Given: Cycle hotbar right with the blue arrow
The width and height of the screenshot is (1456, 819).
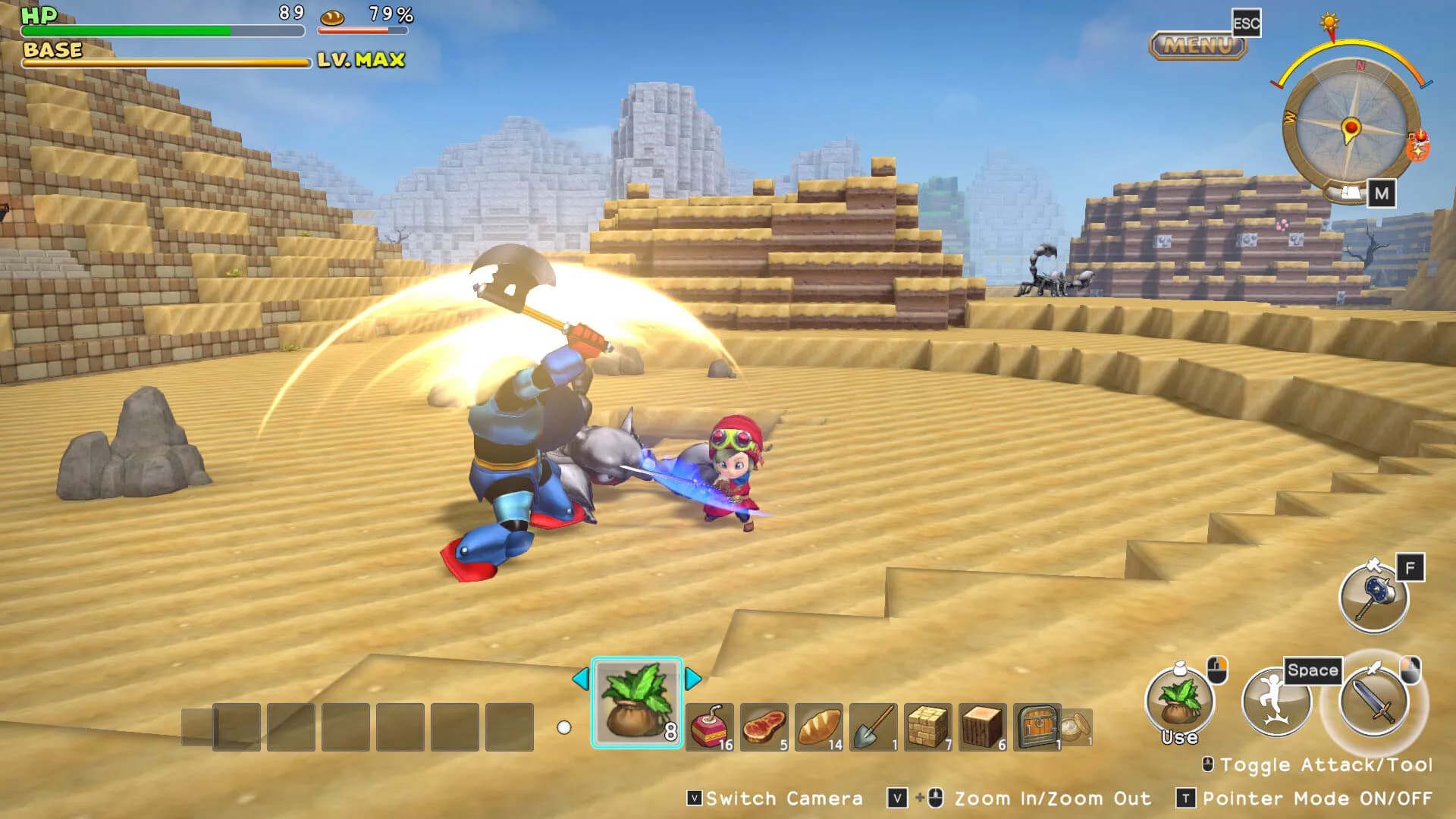Looking at the screenshot, I should point(692,678).
